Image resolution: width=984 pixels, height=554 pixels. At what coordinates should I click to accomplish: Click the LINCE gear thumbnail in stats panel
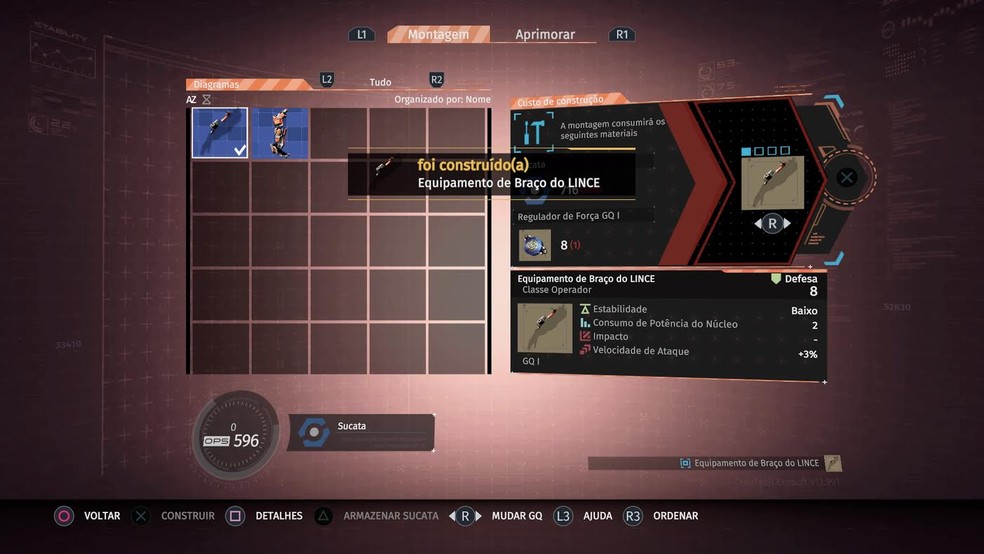tap(545, 328)
